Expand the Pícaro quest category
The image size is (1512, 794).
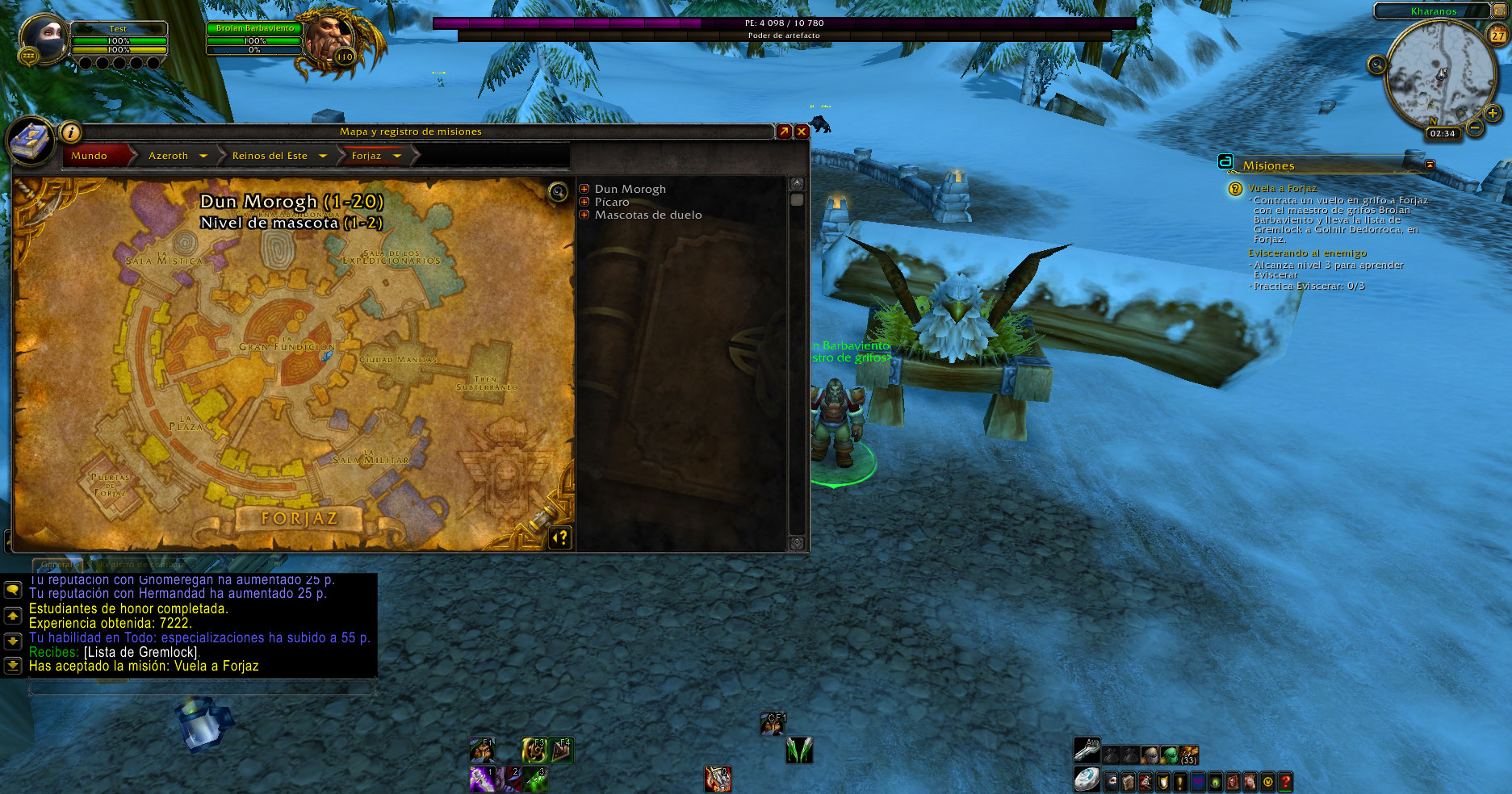(x=584, y=202)
